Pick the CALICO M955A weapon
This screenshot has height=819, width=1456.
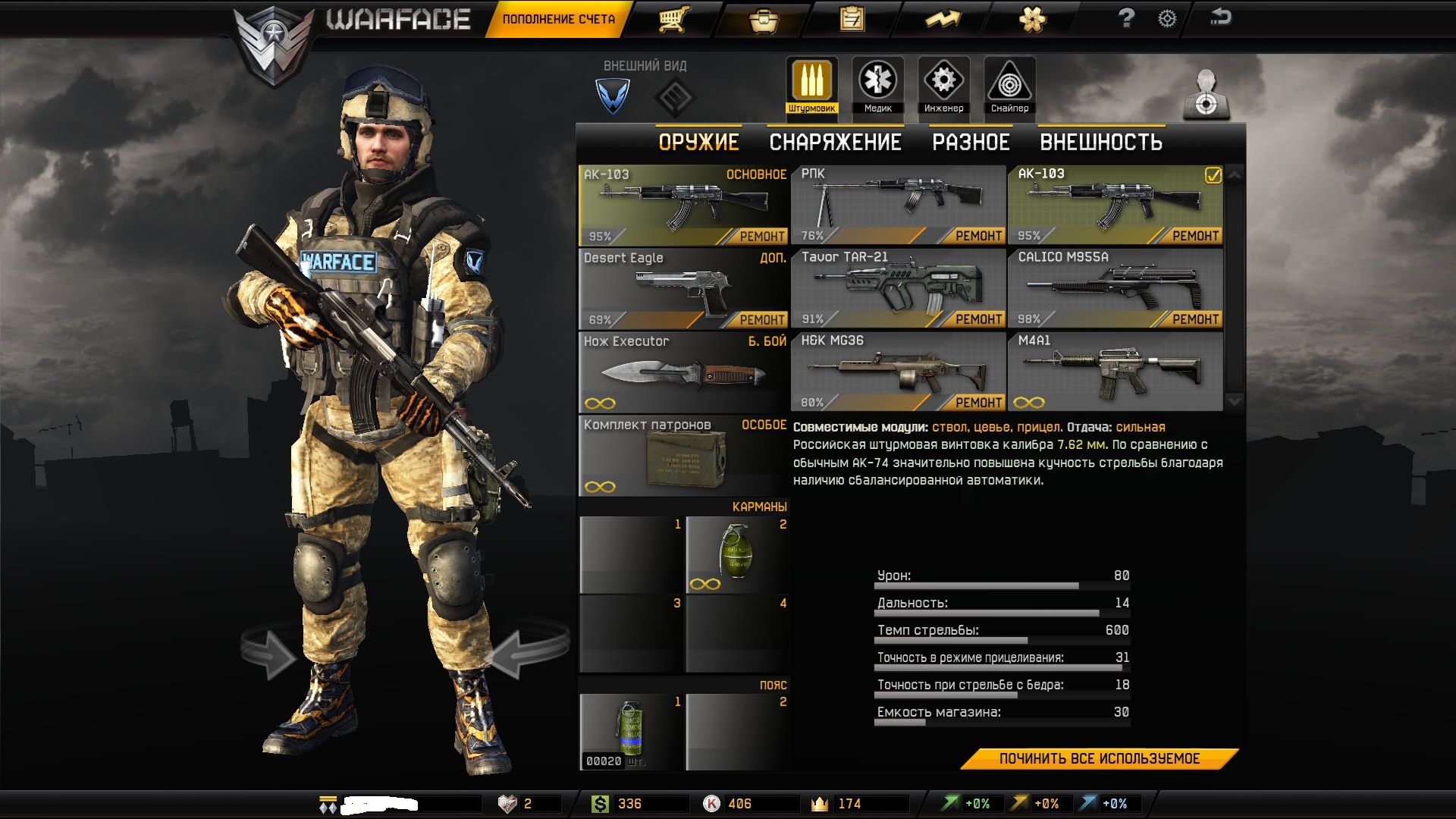point(1115,287)
